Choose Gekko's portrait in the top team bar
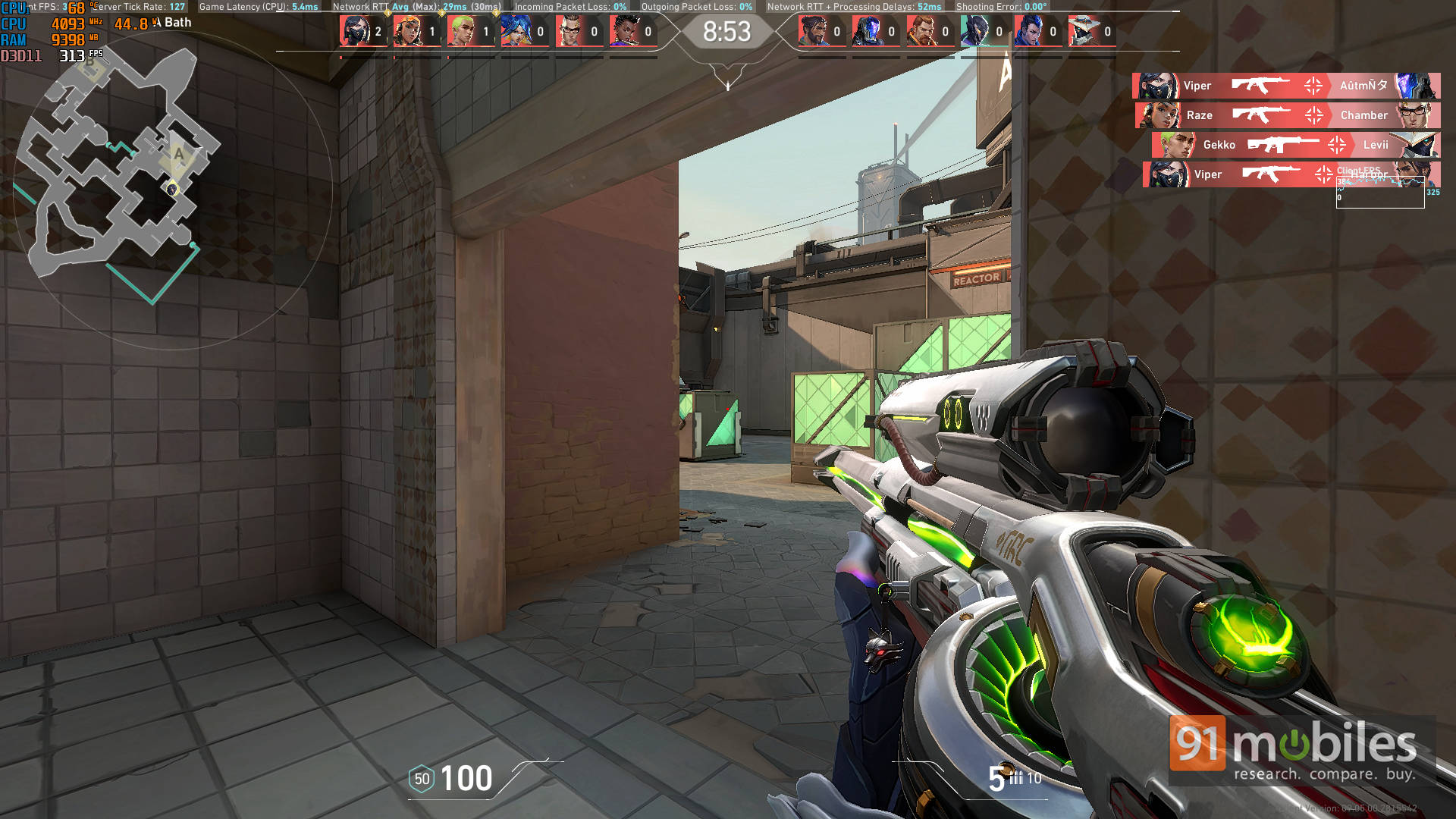Viewport: 1456px width, 819px height. click(462, 32)
